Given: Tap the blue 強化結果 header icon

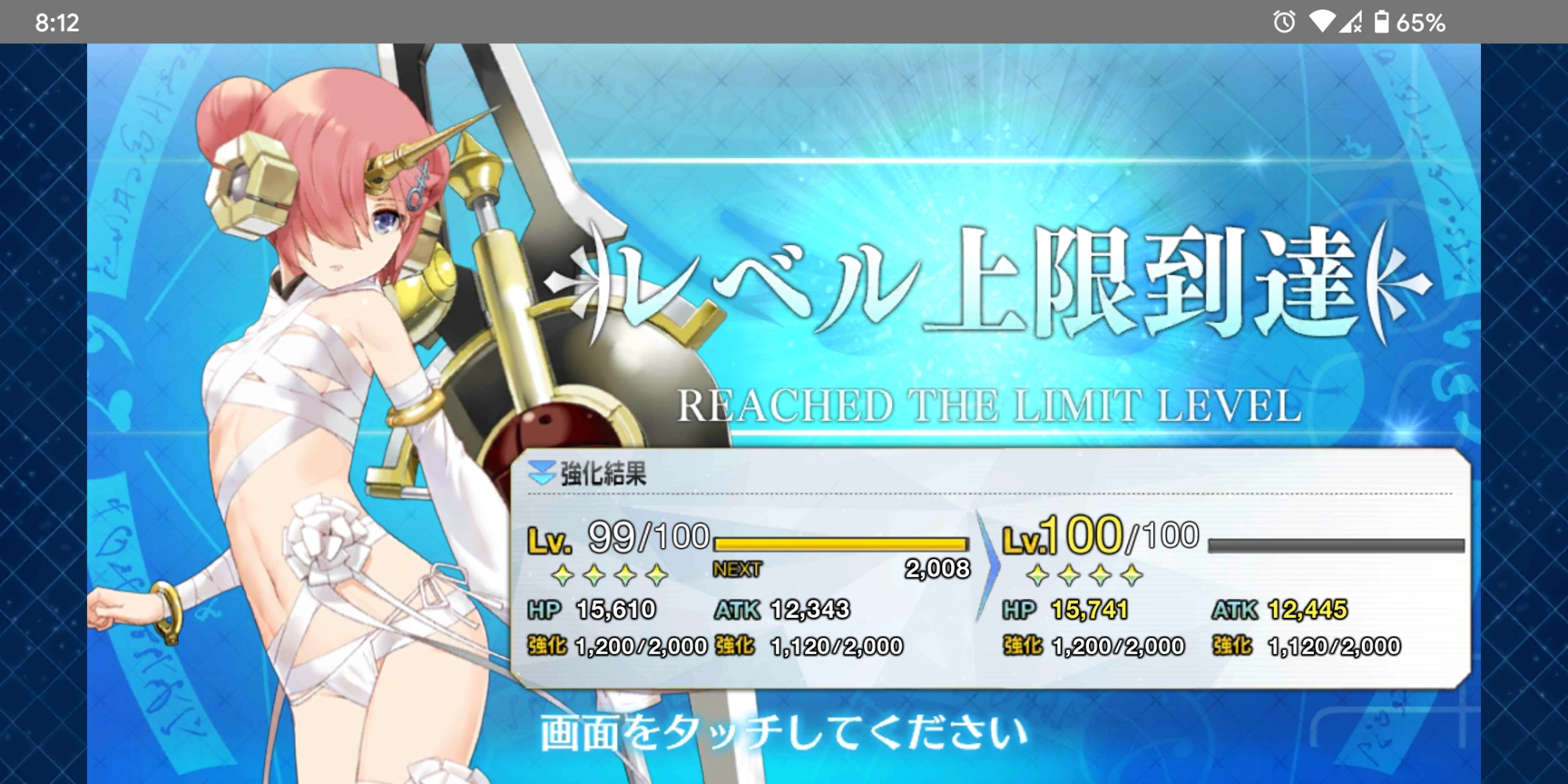Looking at the screenshot, I should click(x=543, y=471).
